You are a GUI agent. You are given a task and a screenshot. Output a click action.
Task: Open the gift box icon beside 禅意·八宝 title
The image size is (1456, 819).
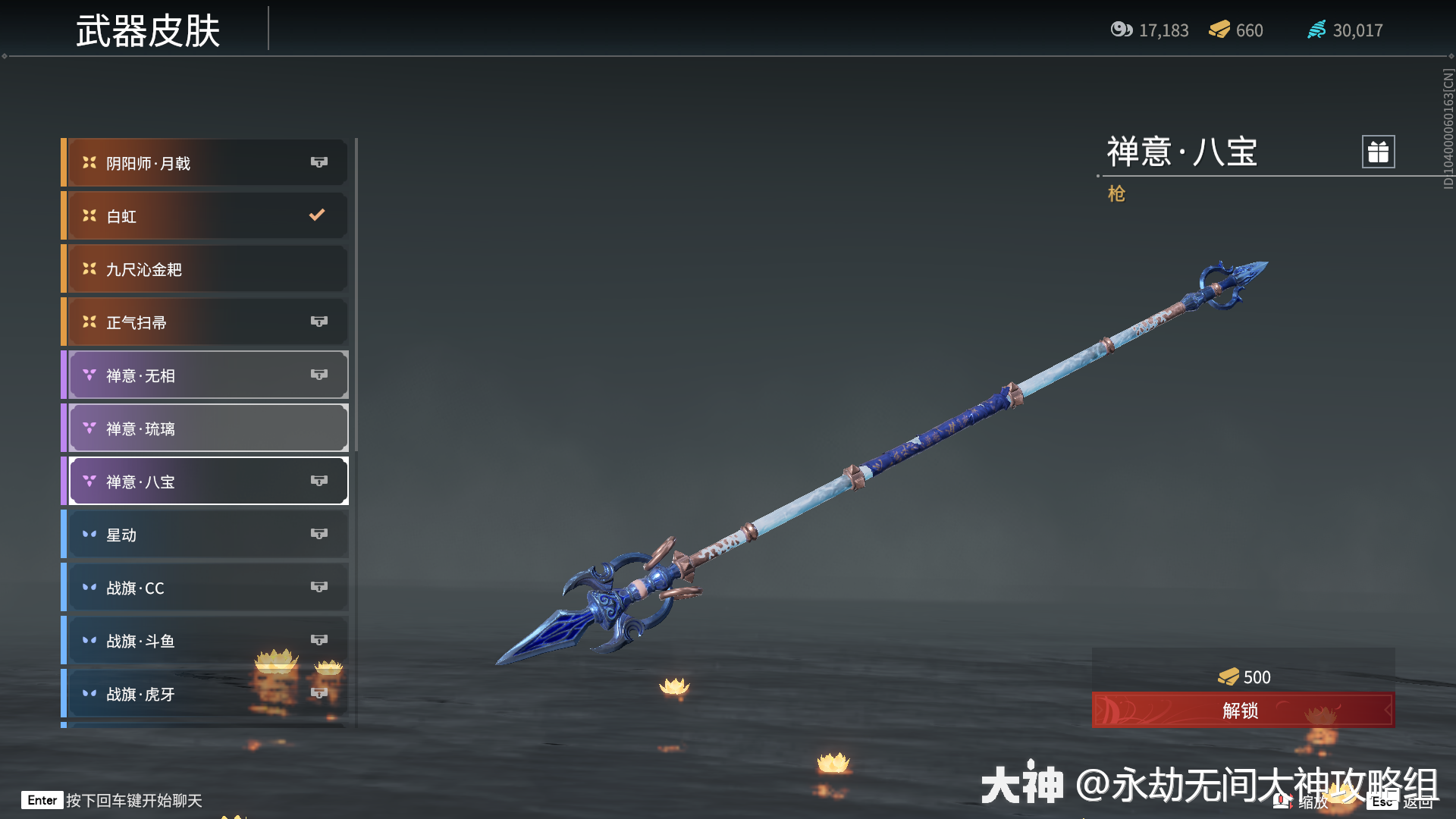(x=1376, y=152)
